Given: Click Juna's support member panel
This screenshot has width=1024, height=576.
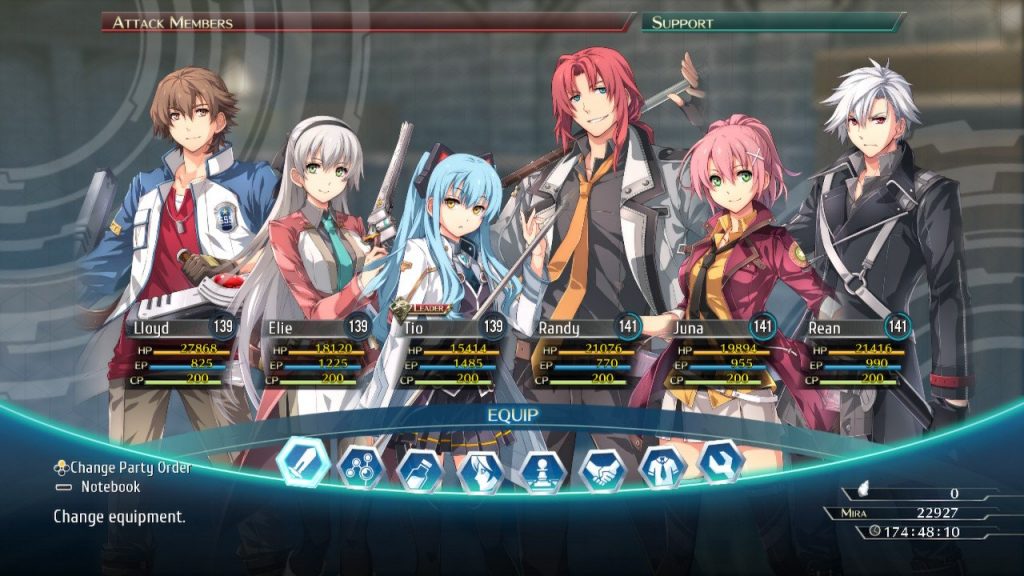Looking at the screenshot, I should click(x=721, y=352).
